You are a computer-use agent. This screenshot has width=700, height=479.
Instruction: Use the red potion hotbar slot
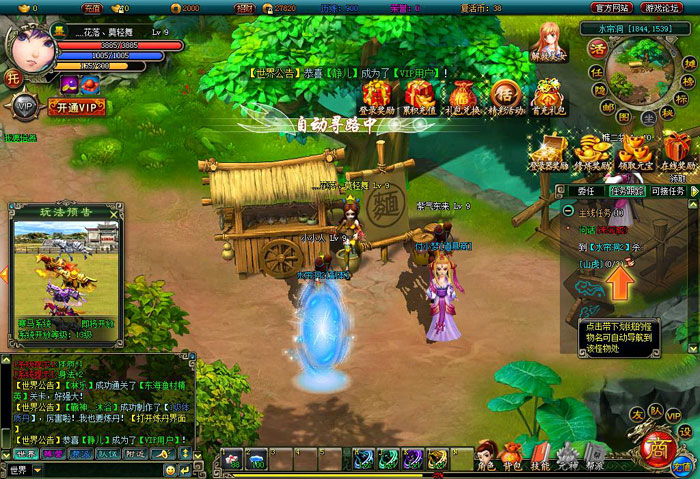point(232,459)
